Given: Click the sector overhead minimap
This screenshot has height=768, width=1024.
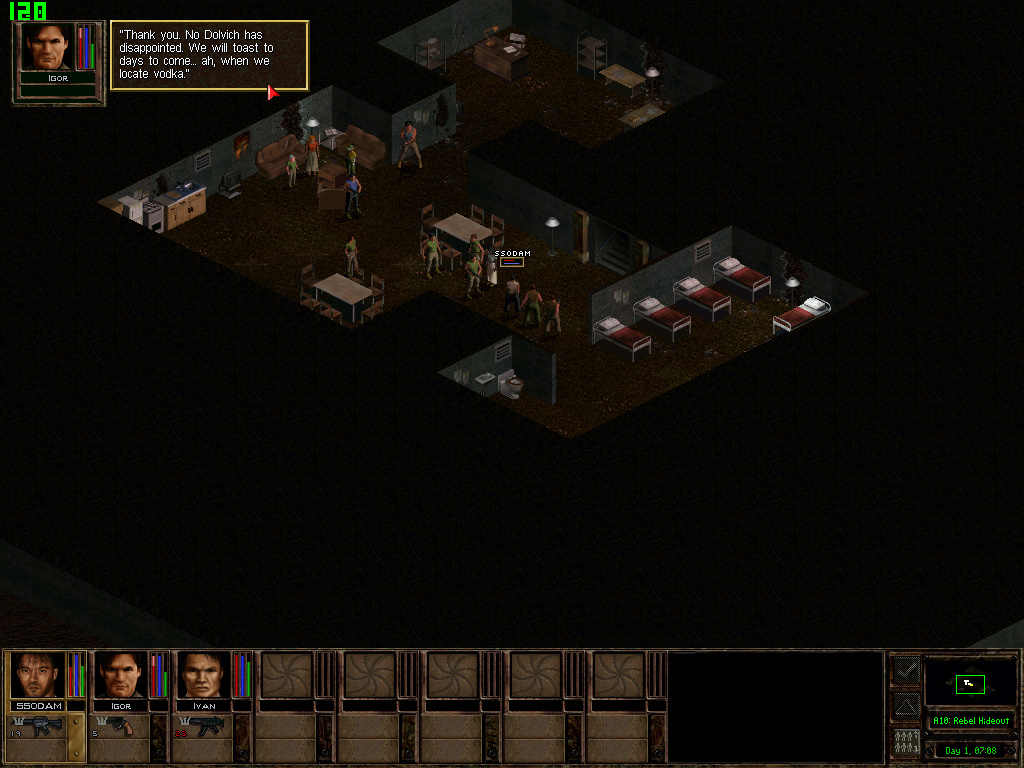Looking at the screenshot, I should click(x=970, y=683).
